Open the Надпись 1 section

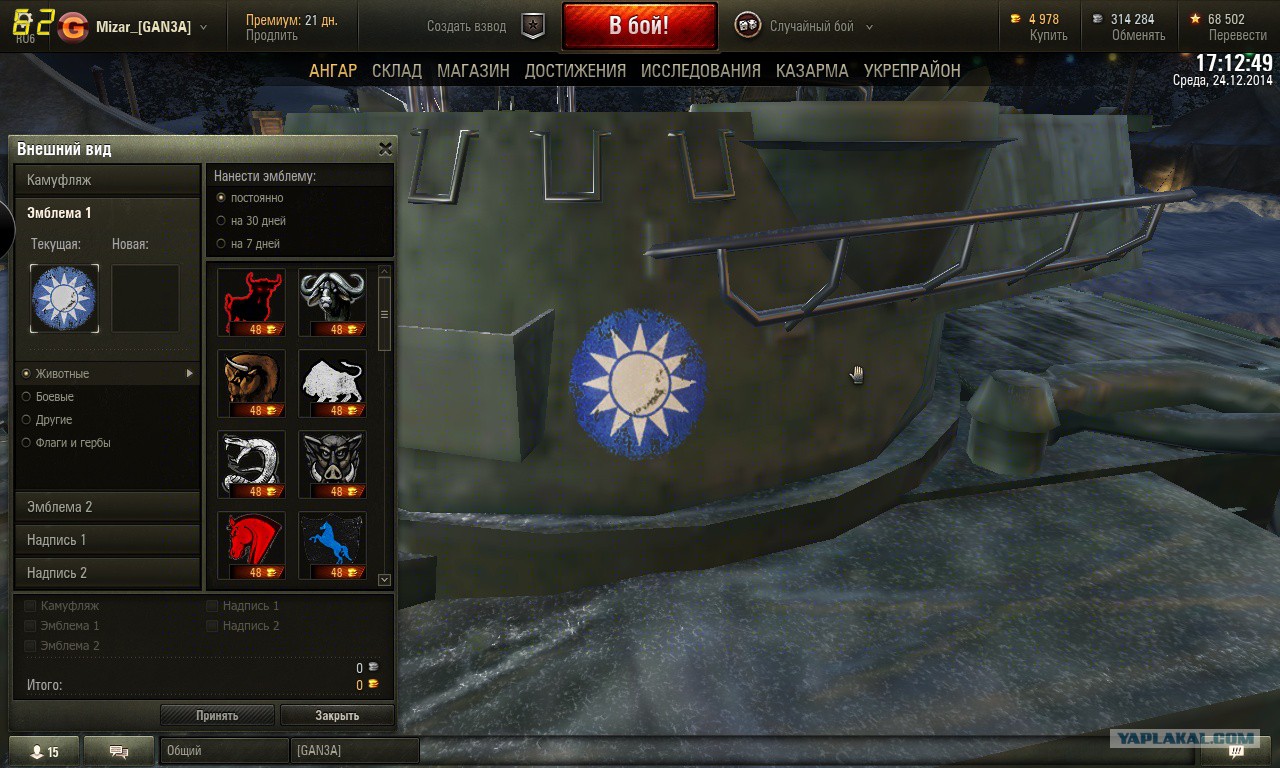click(x=107, y=540)
